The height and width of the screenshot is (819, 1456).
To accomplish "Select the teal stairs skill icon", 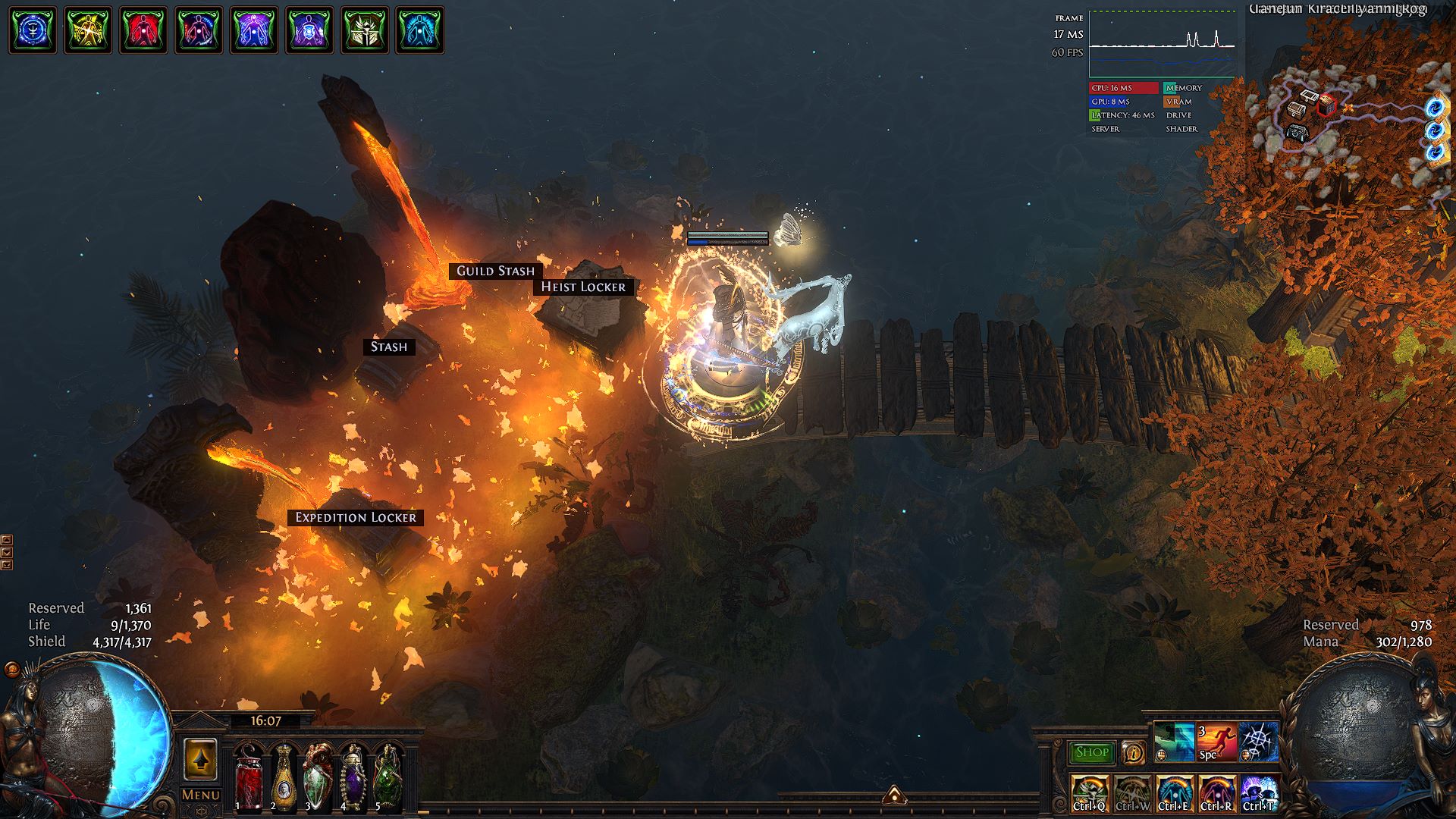I will [x=1174, y=742].
